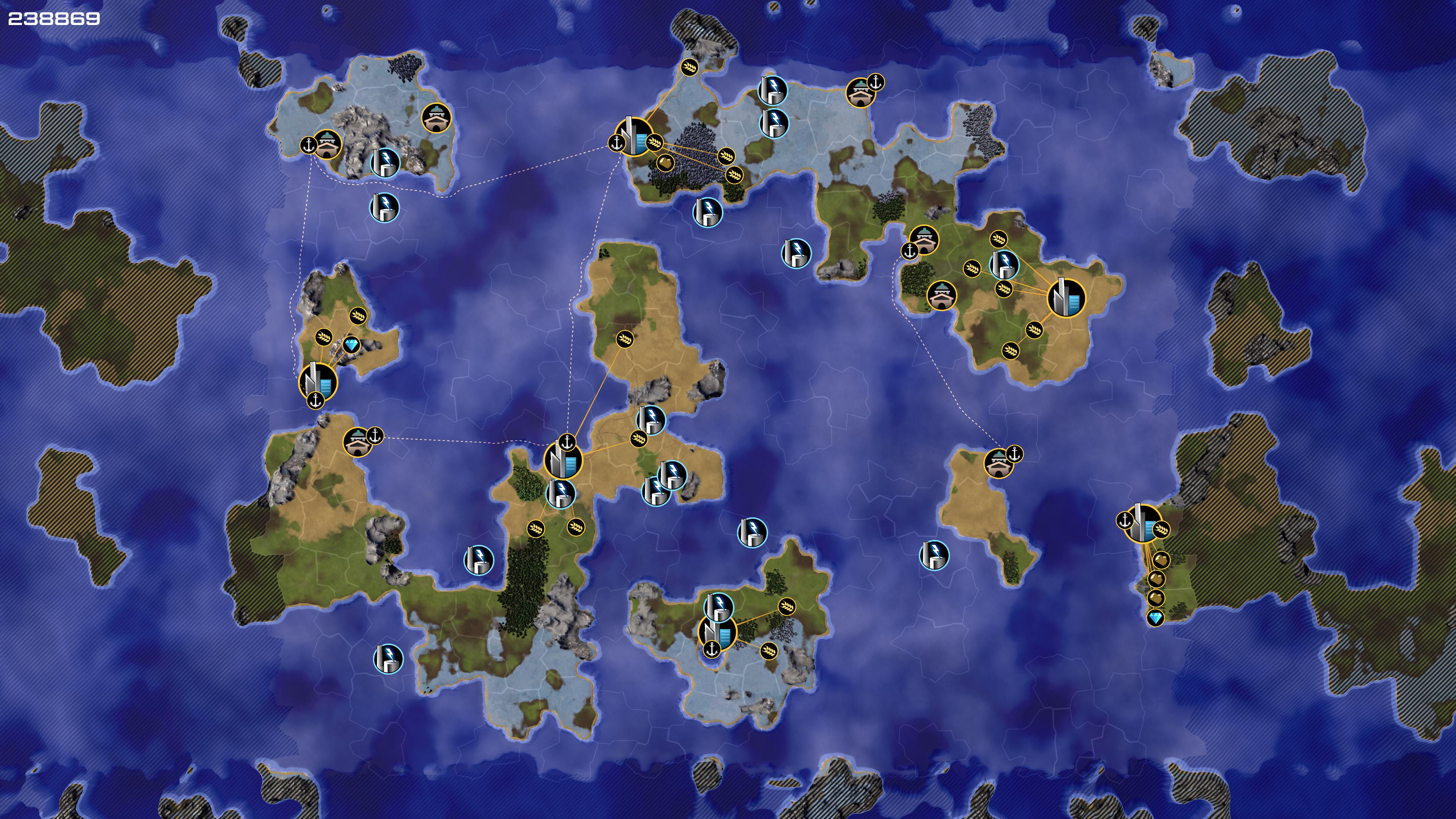Select the city icon without an anchor badge
Screen dimensions: 1456x819
point(1066,298)
